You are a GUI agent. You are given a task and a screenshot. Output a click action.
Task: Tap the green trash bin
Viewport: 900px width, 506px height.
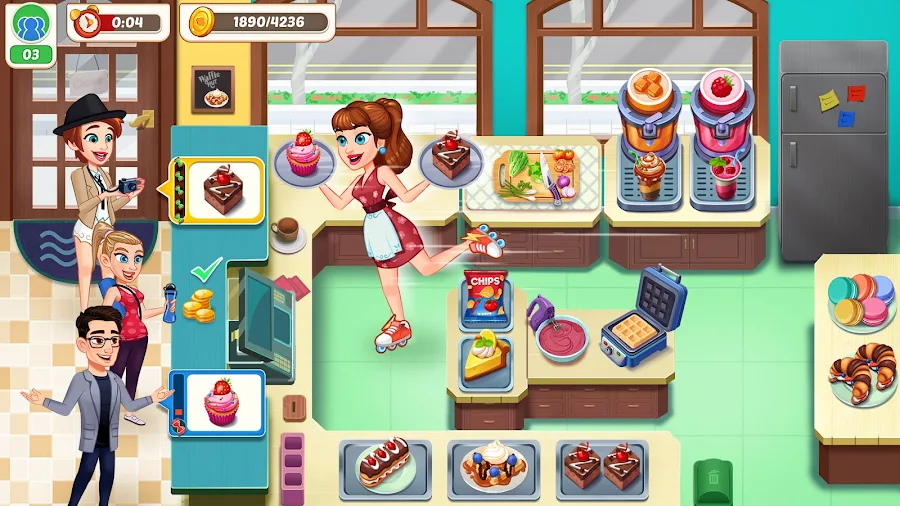coord(713,480)
